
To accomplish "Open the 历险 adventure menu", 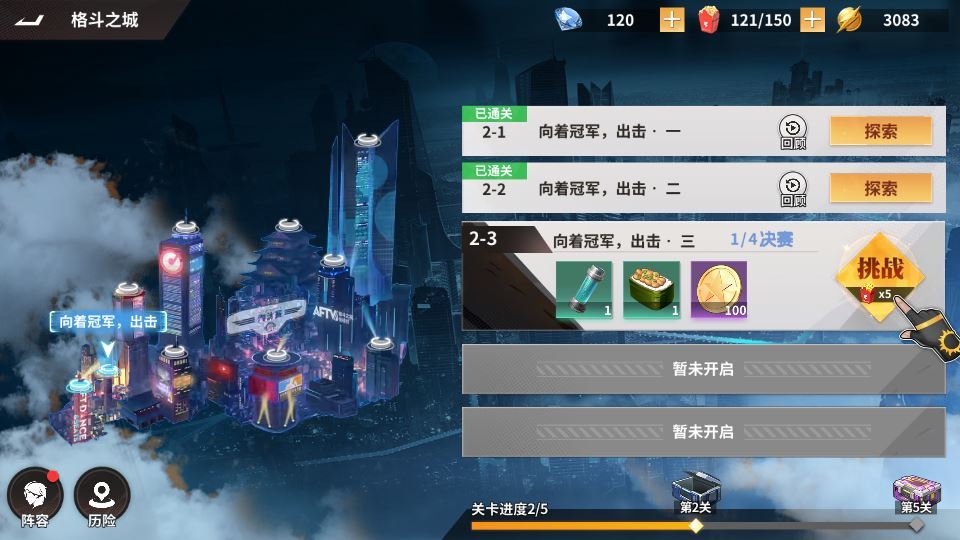I will tap(102, 497).
